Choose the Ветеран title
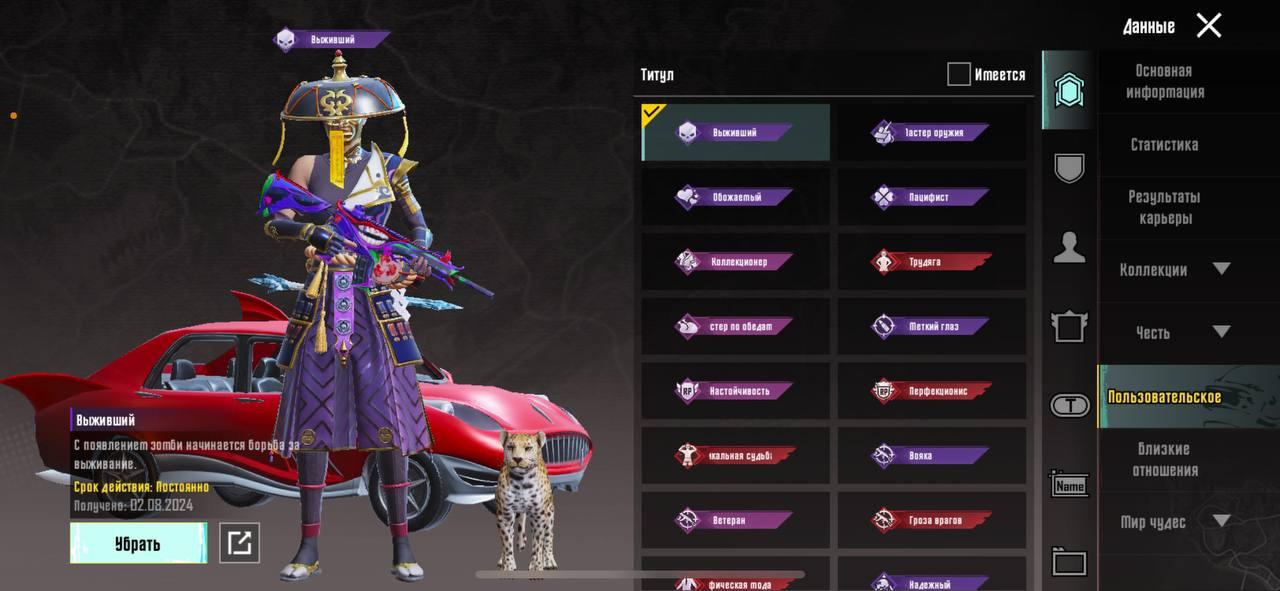The image size is (1280, 591). coord(736,520)
